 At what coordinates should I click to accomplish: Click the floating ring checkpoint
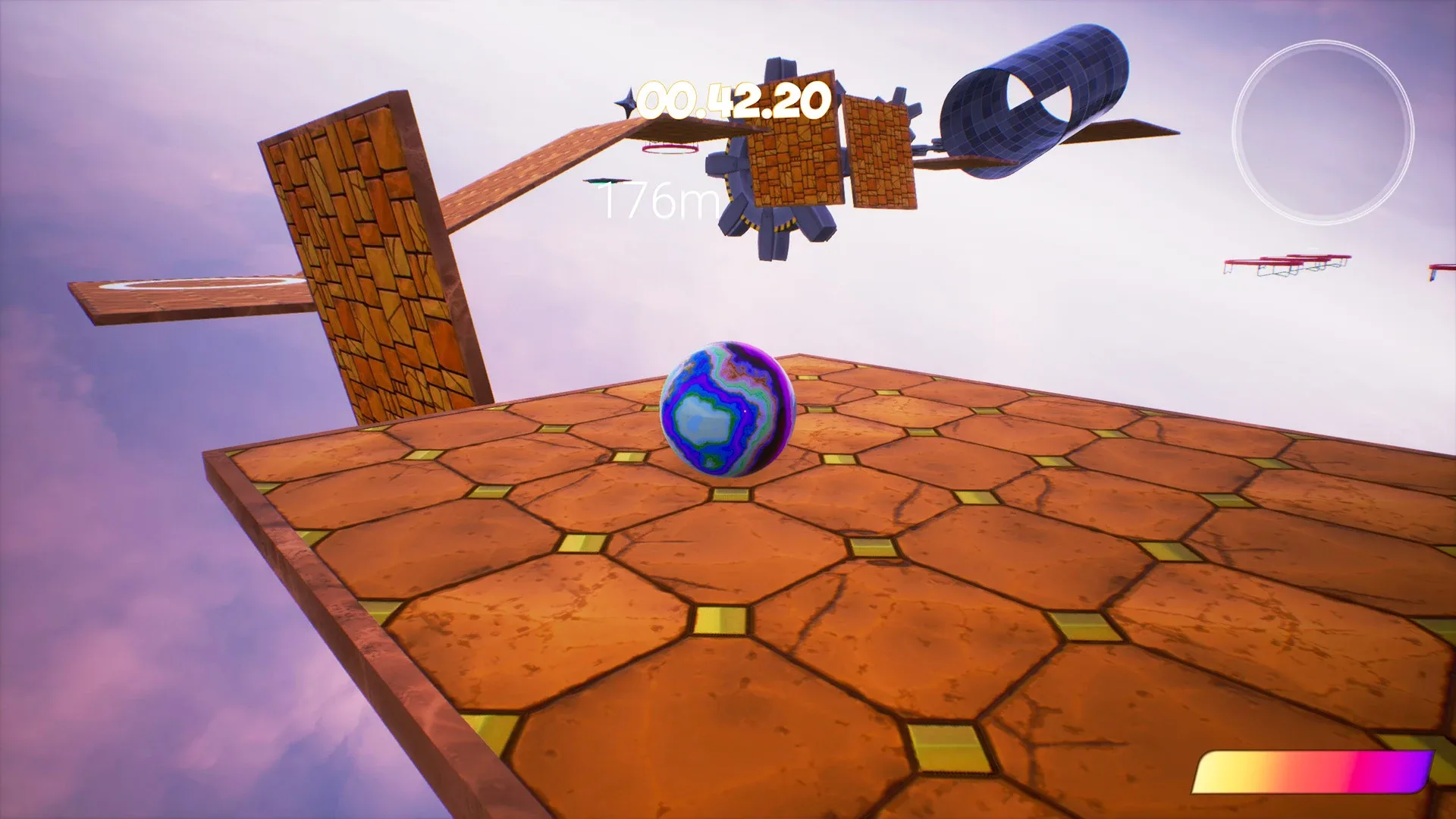(x=670, y=149)
